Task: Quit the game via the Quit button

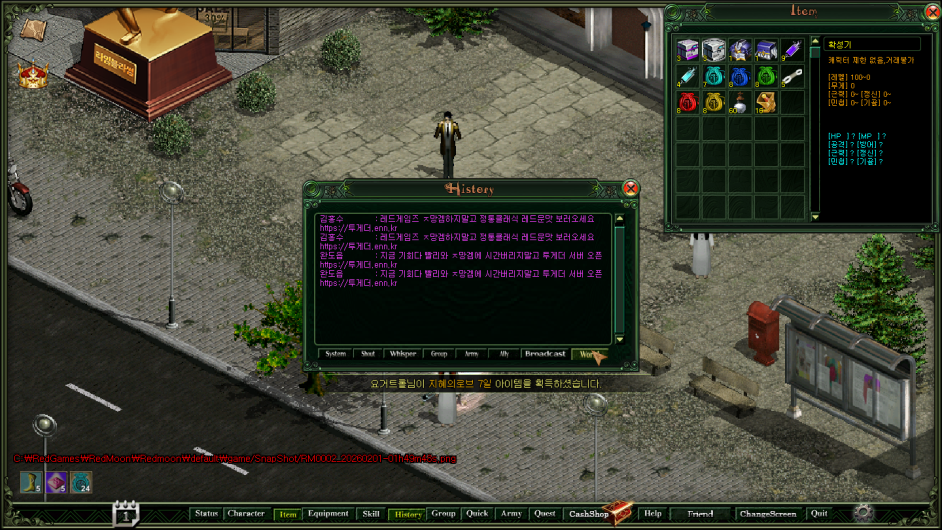Action: pyautogui.click(x=819, y=514)
